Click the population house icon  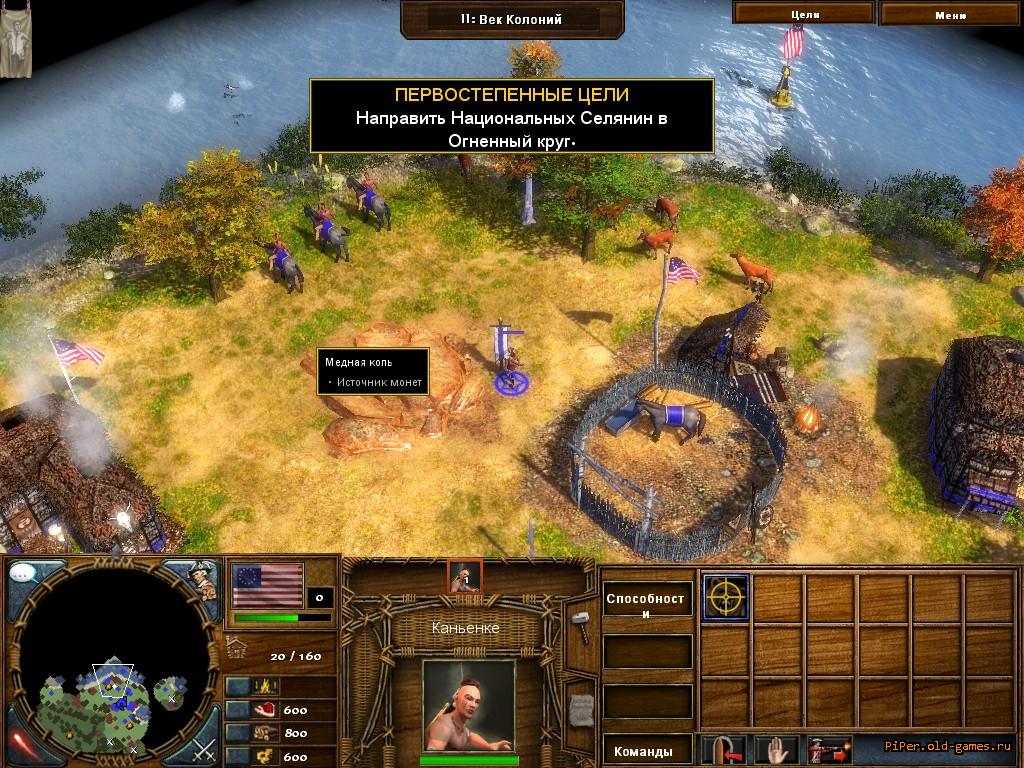tap(237, 645)
